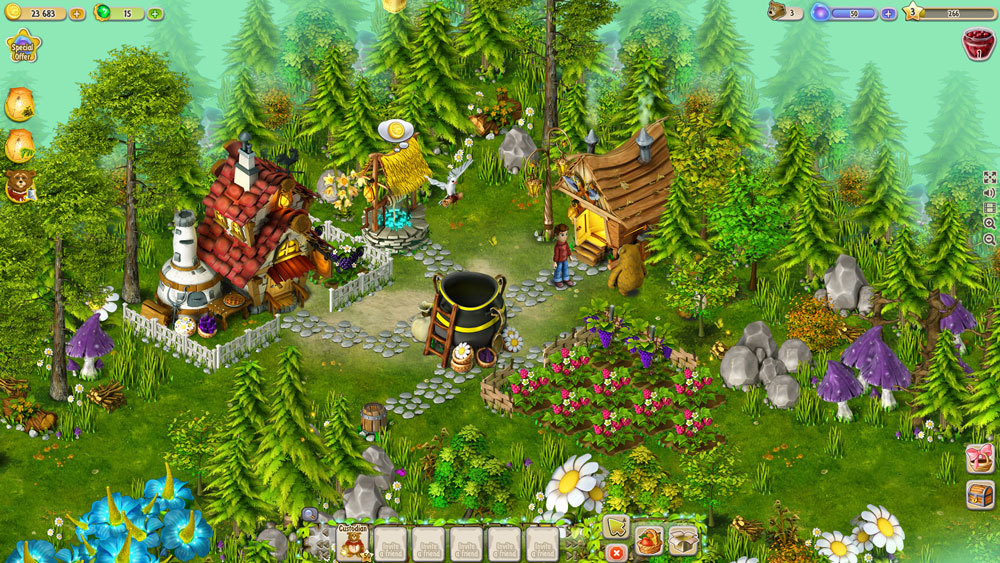Select the arrow cursor tool
This screenshot has height=563, width=1000.
tap(616, 527)
